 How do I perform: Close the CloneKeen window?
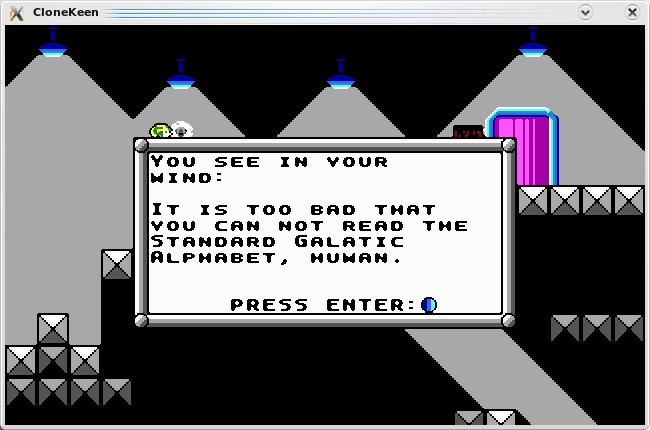point(632,12)
